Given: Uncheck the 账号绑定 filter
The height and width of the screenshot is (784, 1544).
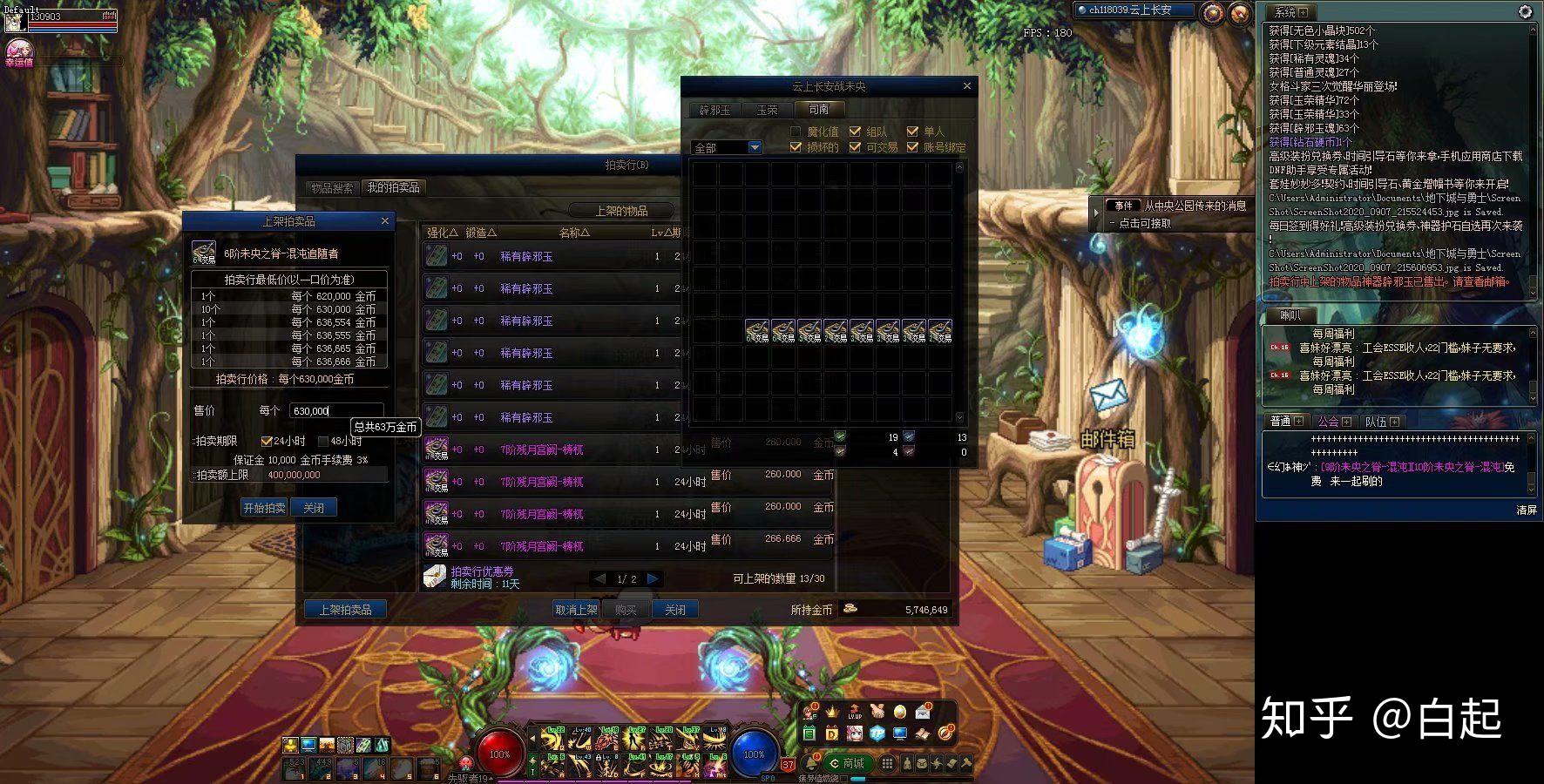Looking at the screenshot, I should pyautogui.click(x=912, y=147).
